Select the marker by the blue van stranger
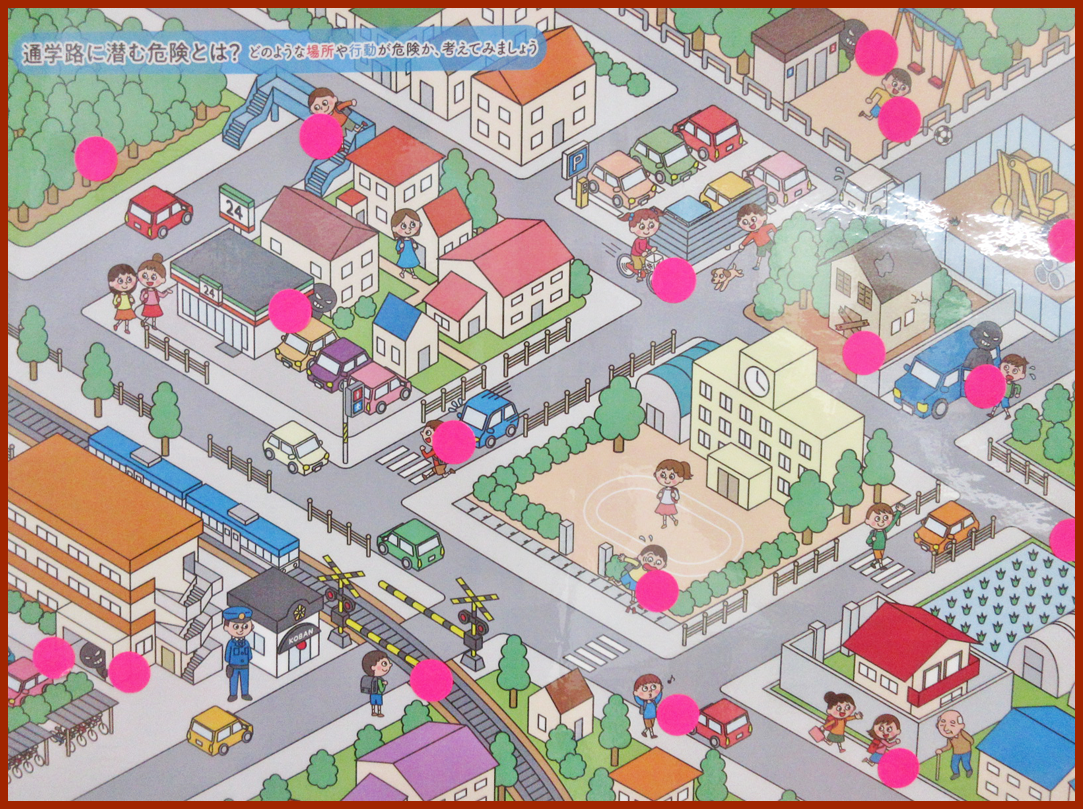This screenshot has width=1083, height=809. click(985, 386)
